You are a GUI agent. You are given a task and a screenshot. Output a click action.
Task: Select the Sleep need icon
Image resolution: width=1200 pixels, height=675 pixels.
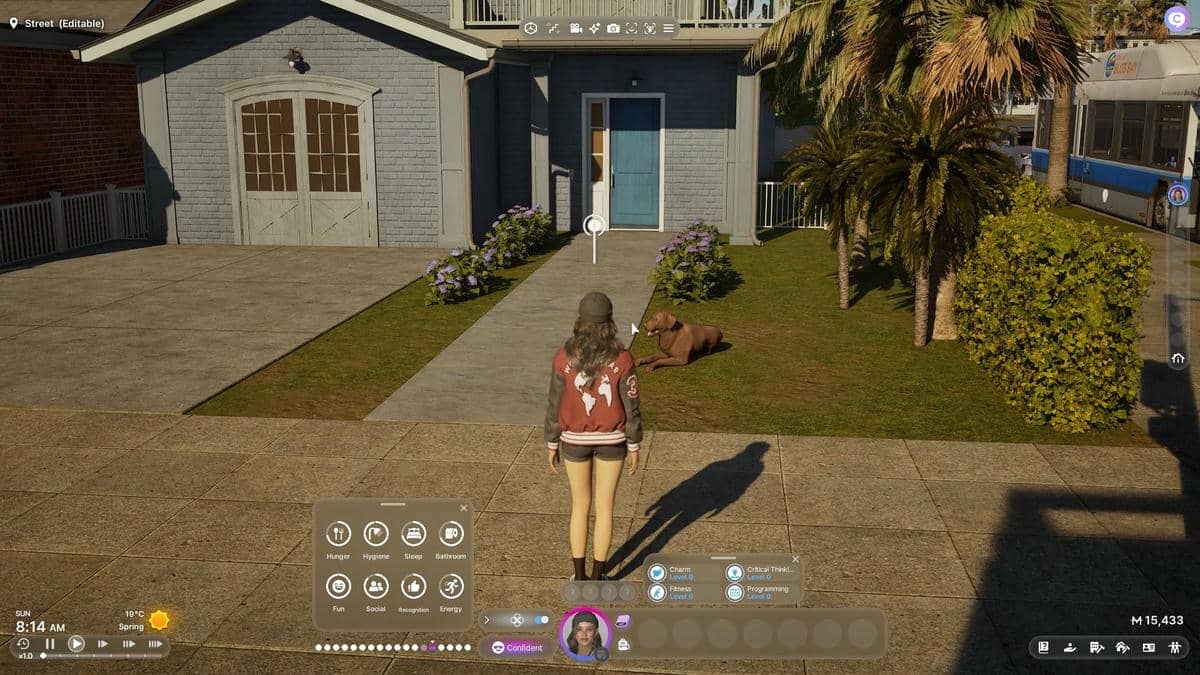[x=413, y=533]
